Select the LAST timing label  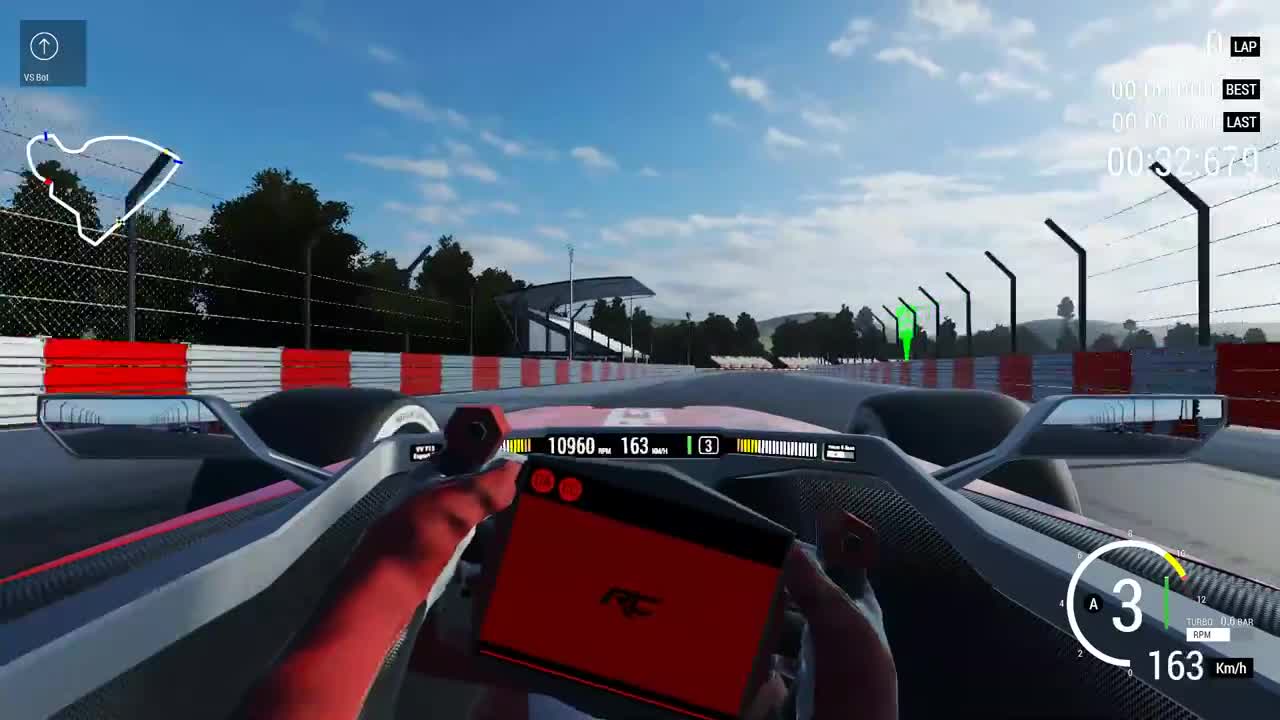1241,121
